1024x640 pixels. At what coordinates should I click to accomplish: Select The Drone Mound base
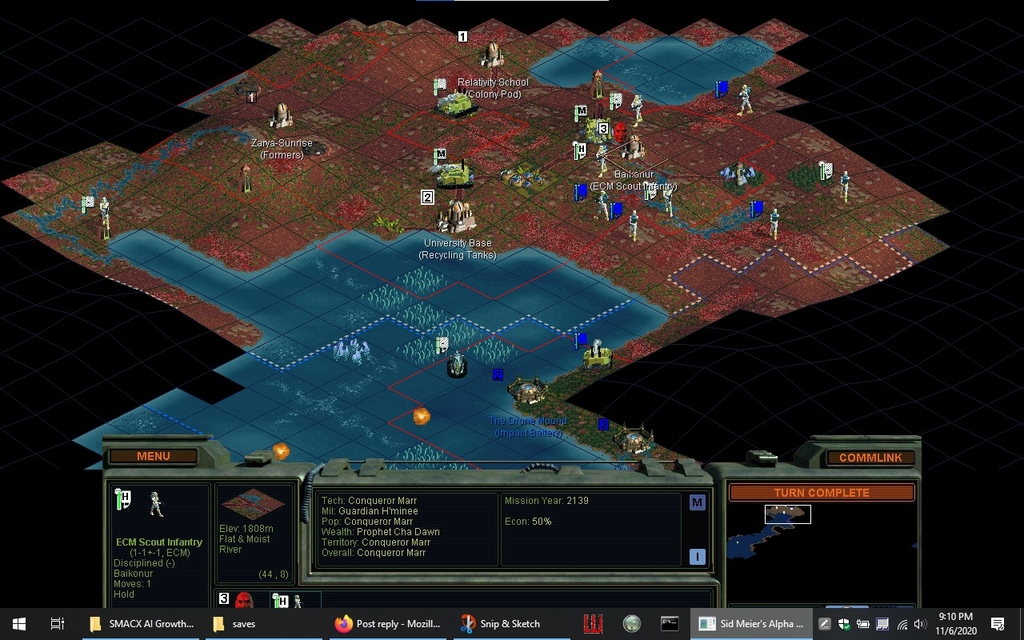tap(527, 390)
